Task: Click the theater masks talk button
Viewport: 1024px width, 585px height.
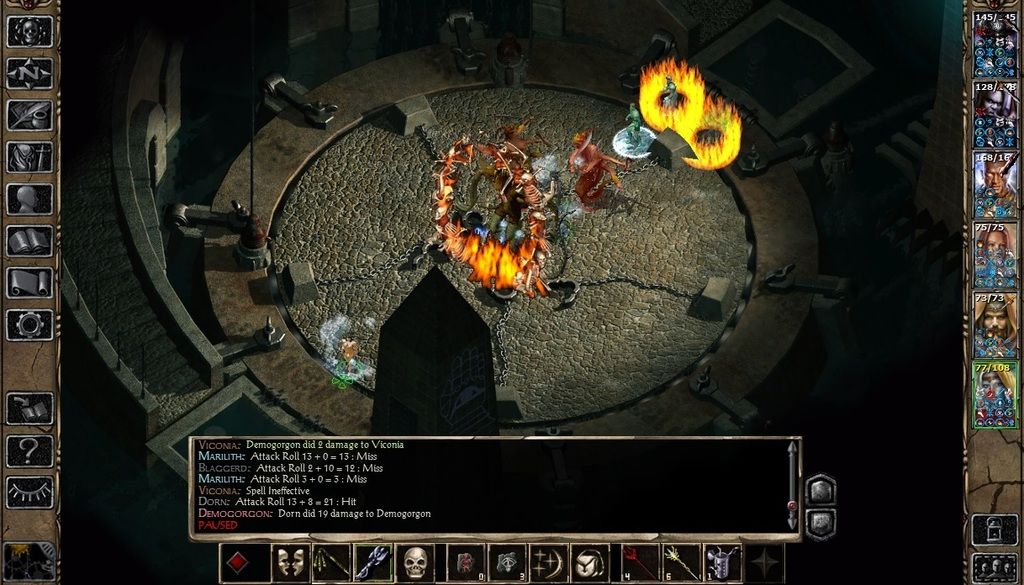Action: pos(290,563)
